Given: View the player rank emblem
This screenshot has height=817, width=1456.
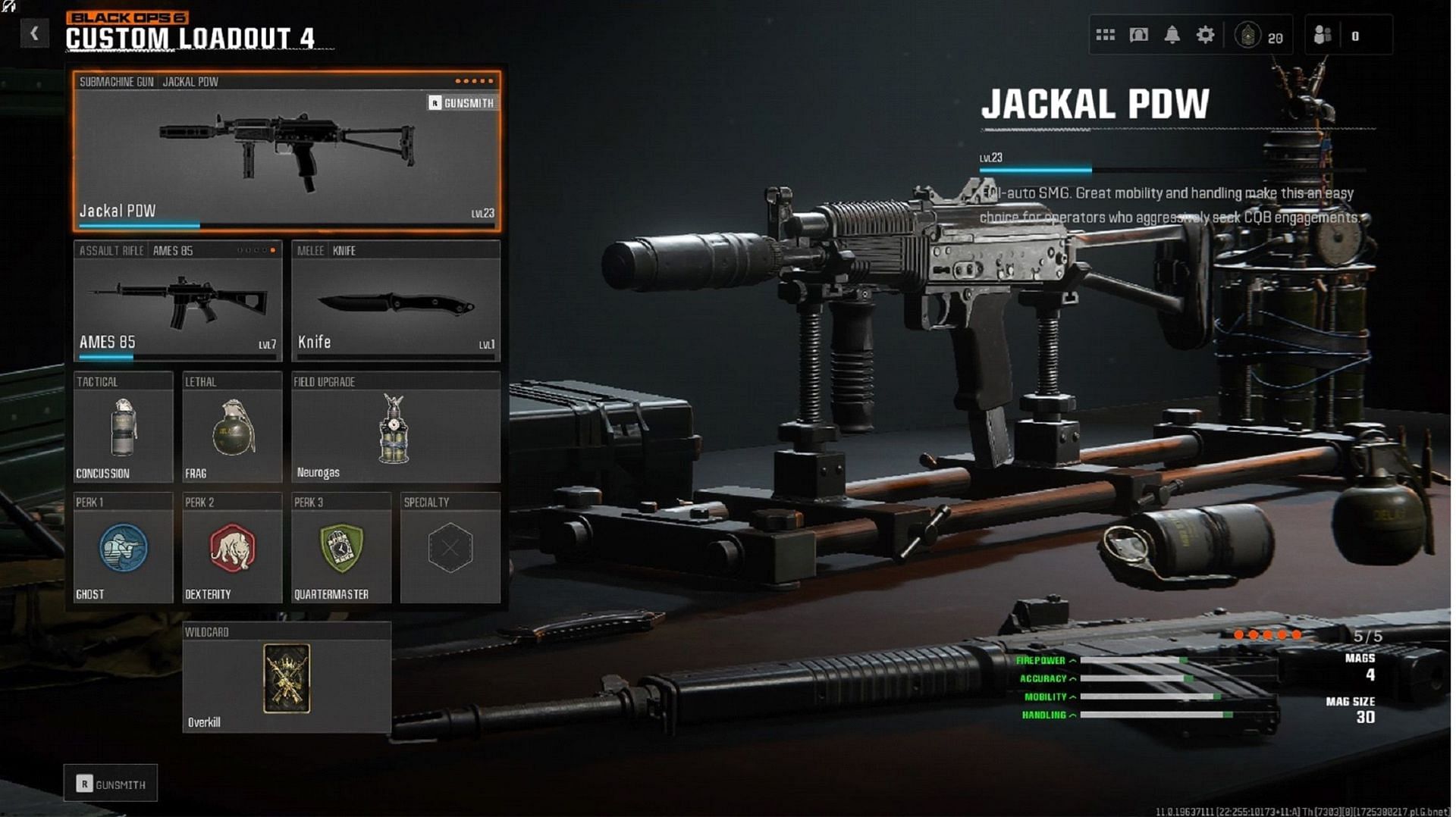Looking at the screenshot, I should pos(1248,35).
